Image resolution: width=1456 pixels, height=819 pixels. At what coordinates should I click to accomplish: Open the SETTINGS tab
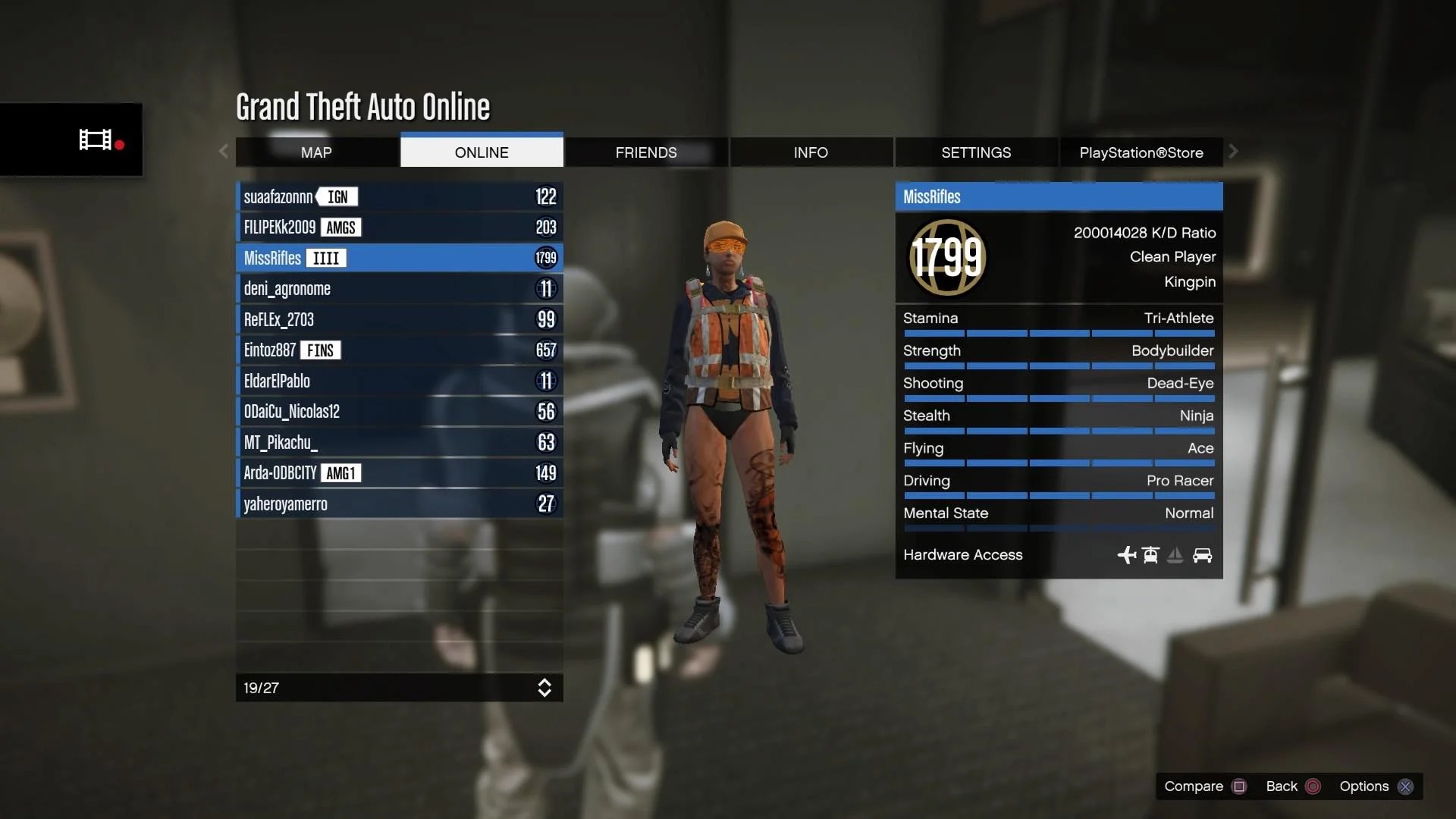pyautogui.click(x=977, y=152)
